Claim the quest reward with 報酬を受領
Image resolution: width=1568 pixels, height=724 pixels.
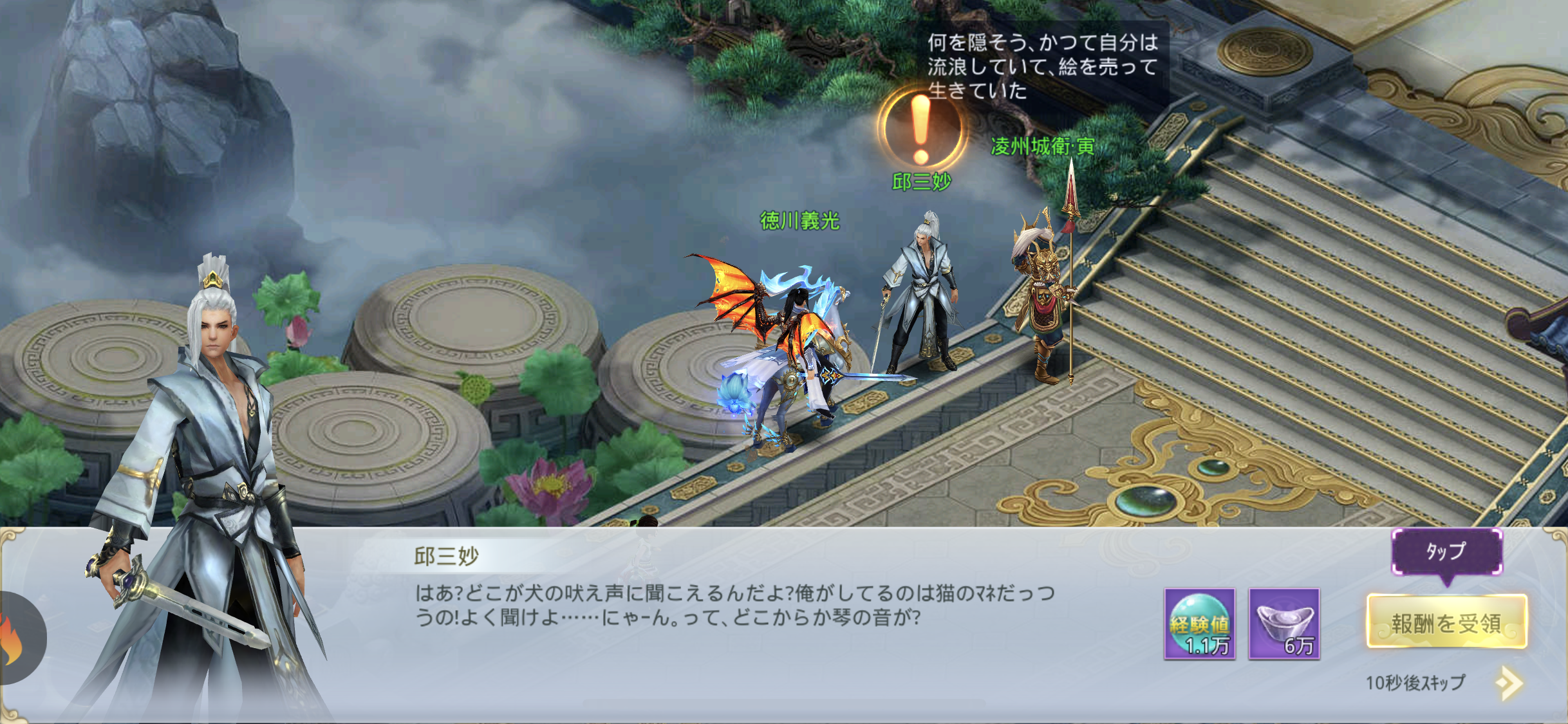1446,622
